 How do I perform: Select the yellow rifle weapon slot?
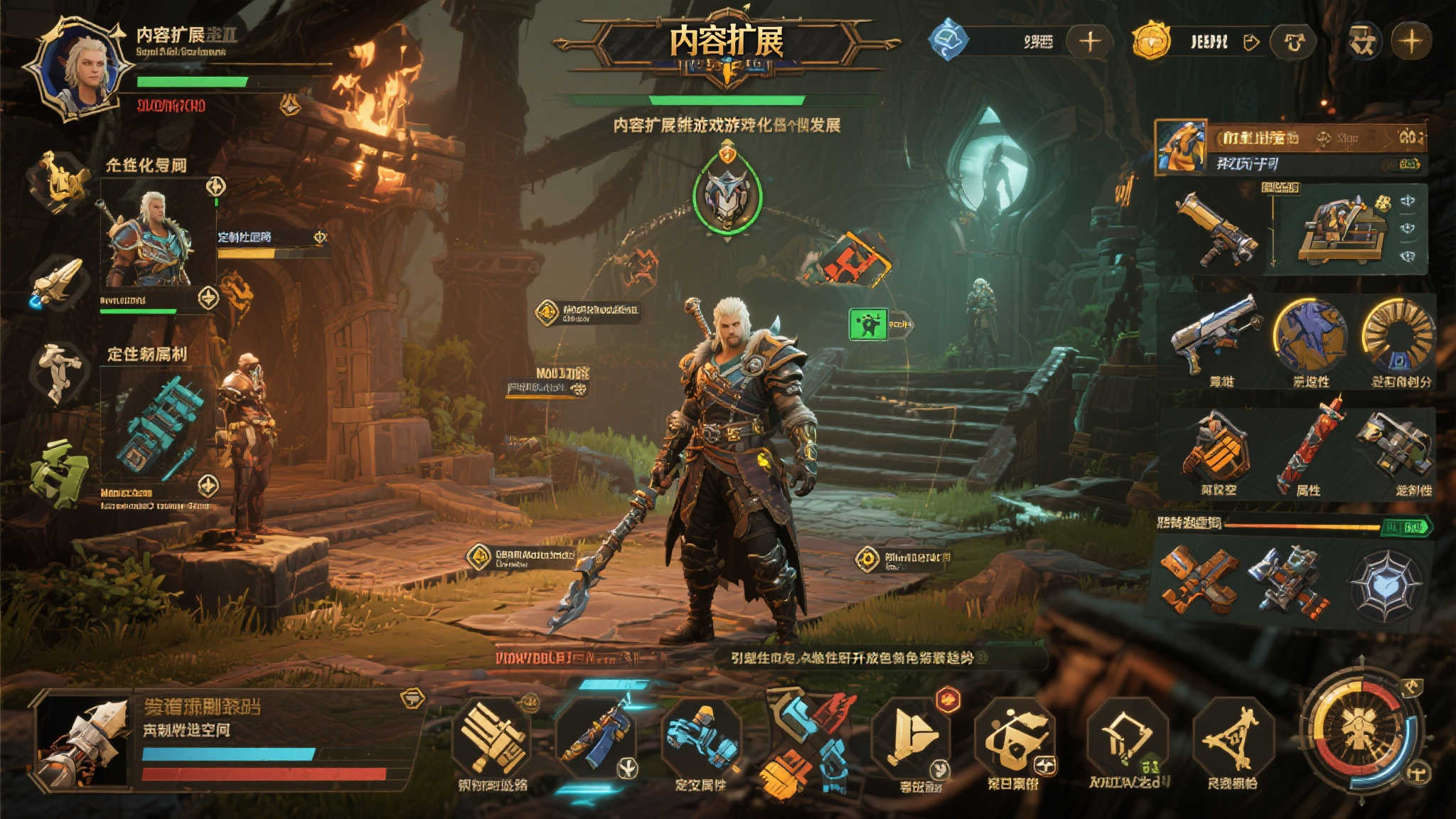point(1216,230)
